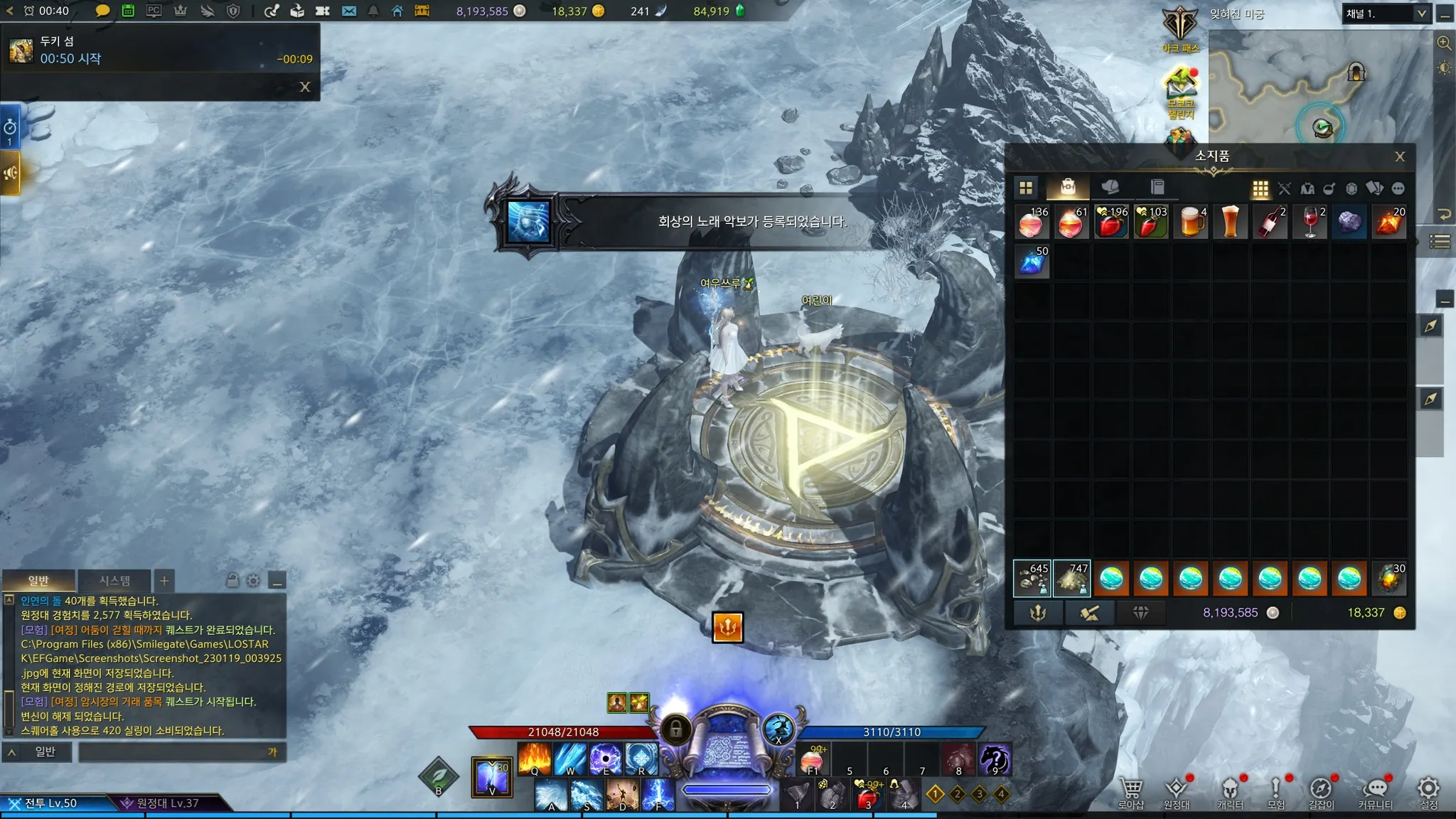Viewport: 1456px width, 819px height.
Task: Add a new chat tab
Action: coord(164,581)
